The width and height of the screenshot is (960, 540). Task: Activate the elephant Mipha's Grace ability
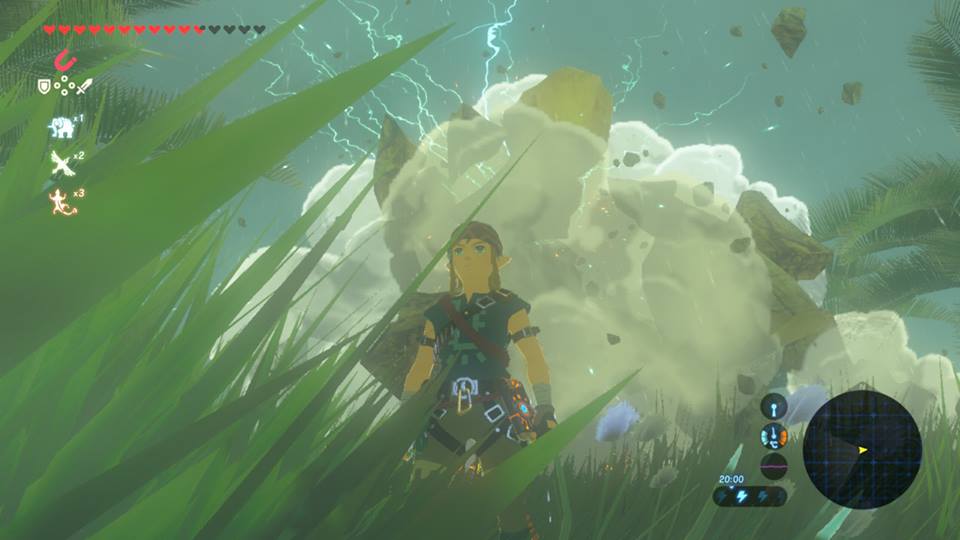(62, 127)
